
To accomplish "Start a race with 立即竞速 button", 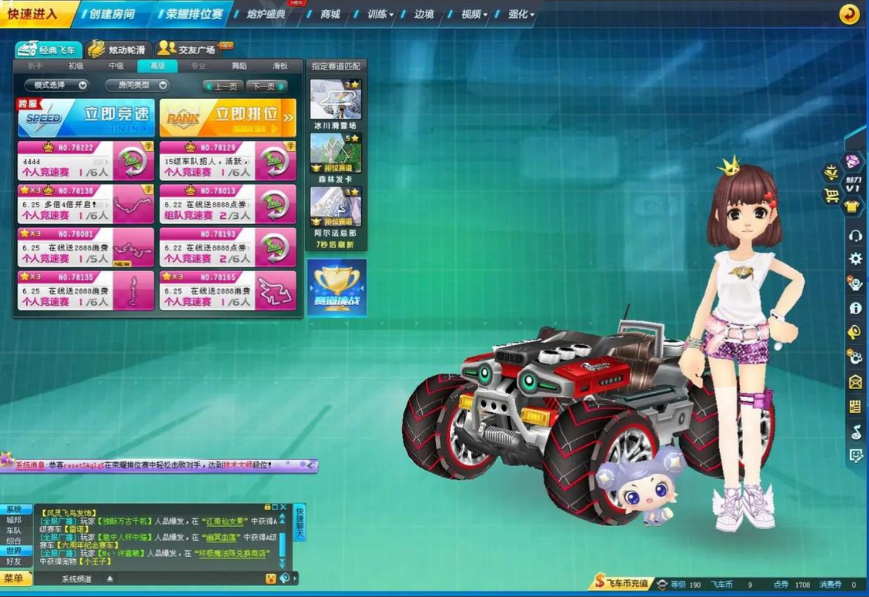I will (86, 118).
